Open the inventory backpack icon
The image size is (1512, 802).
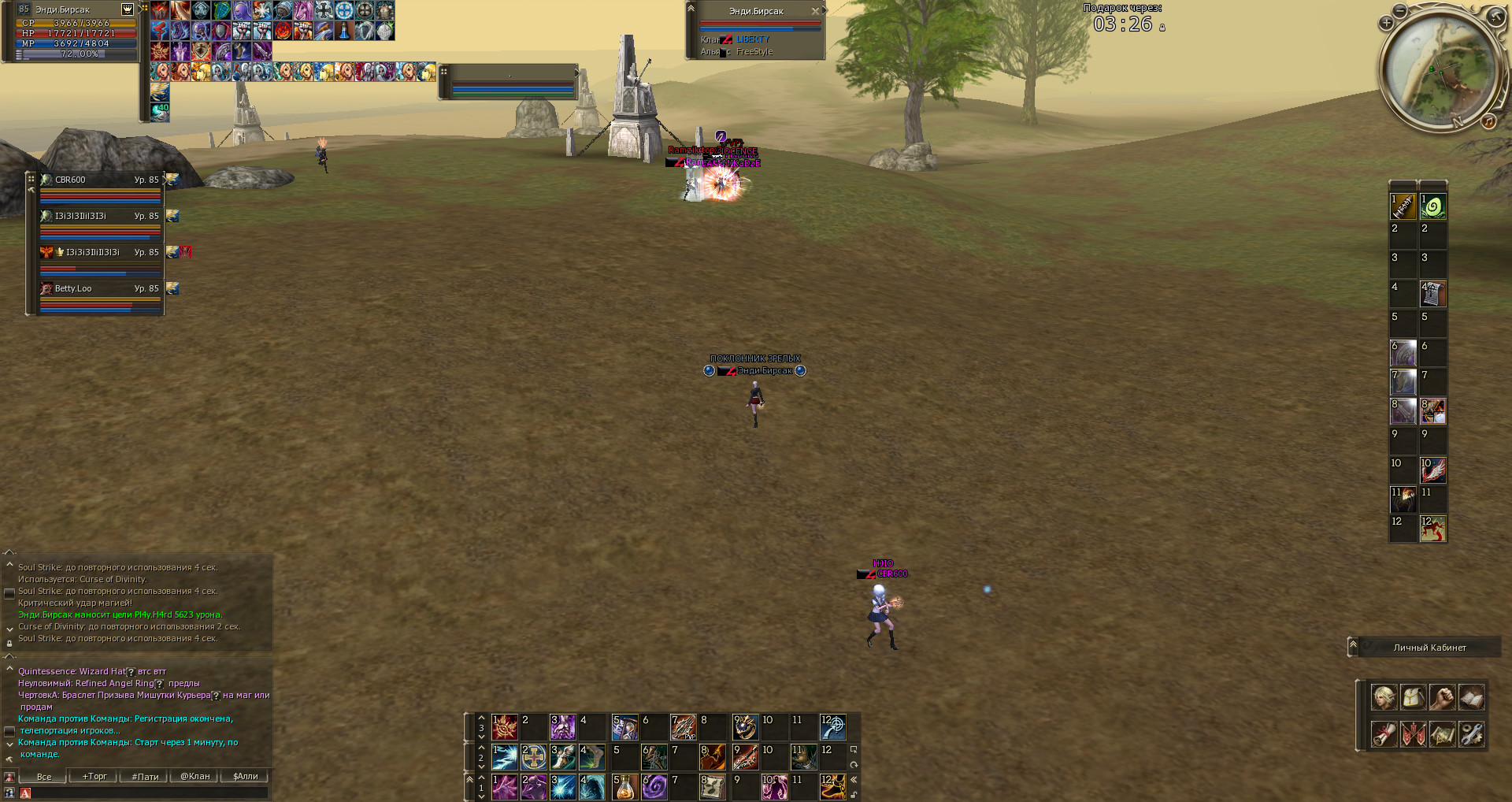(1413, 697)
